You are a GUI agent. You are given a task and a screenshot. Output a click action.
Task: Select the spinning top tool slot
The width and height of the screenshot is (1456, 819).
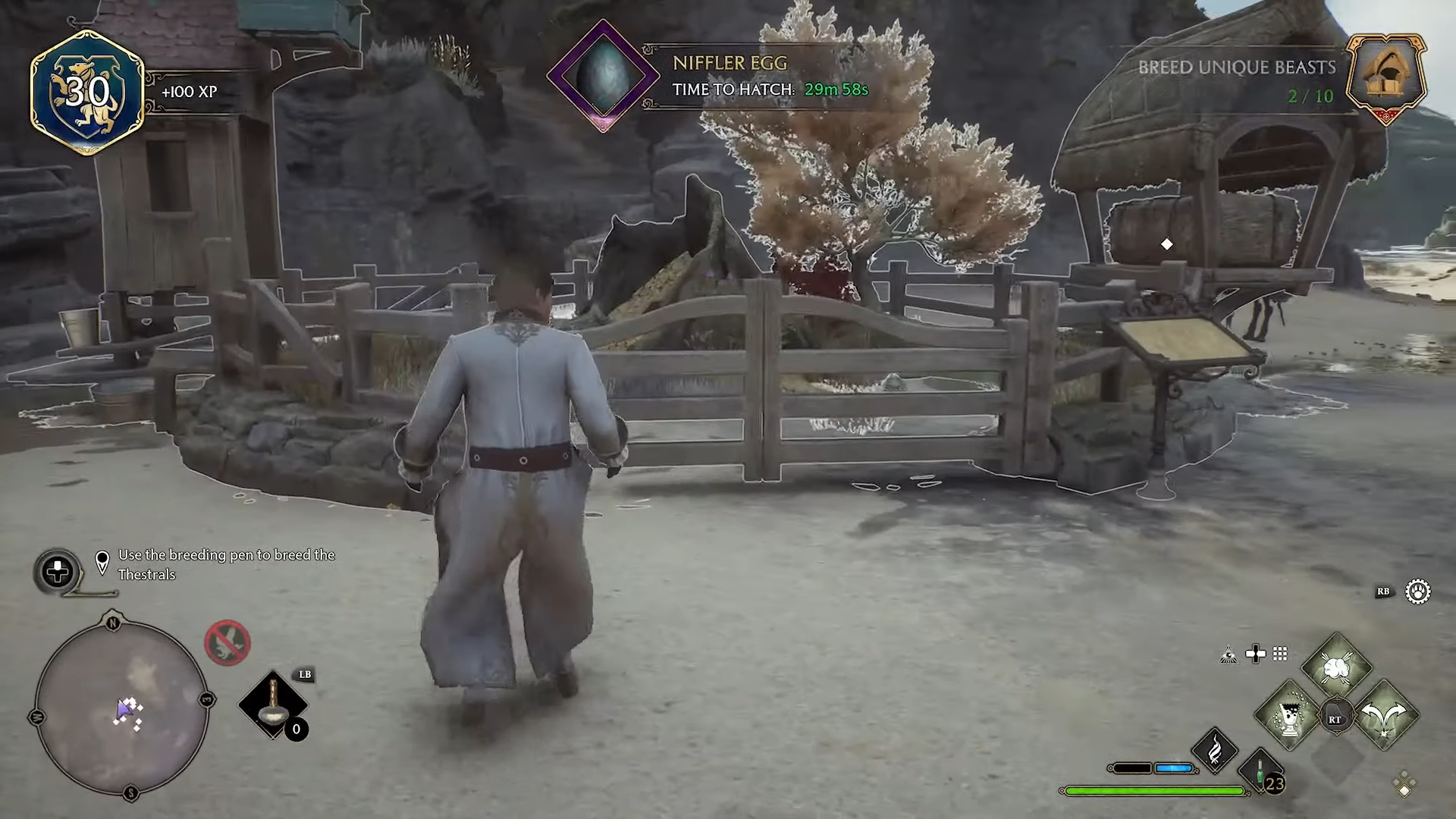point(273,705)
